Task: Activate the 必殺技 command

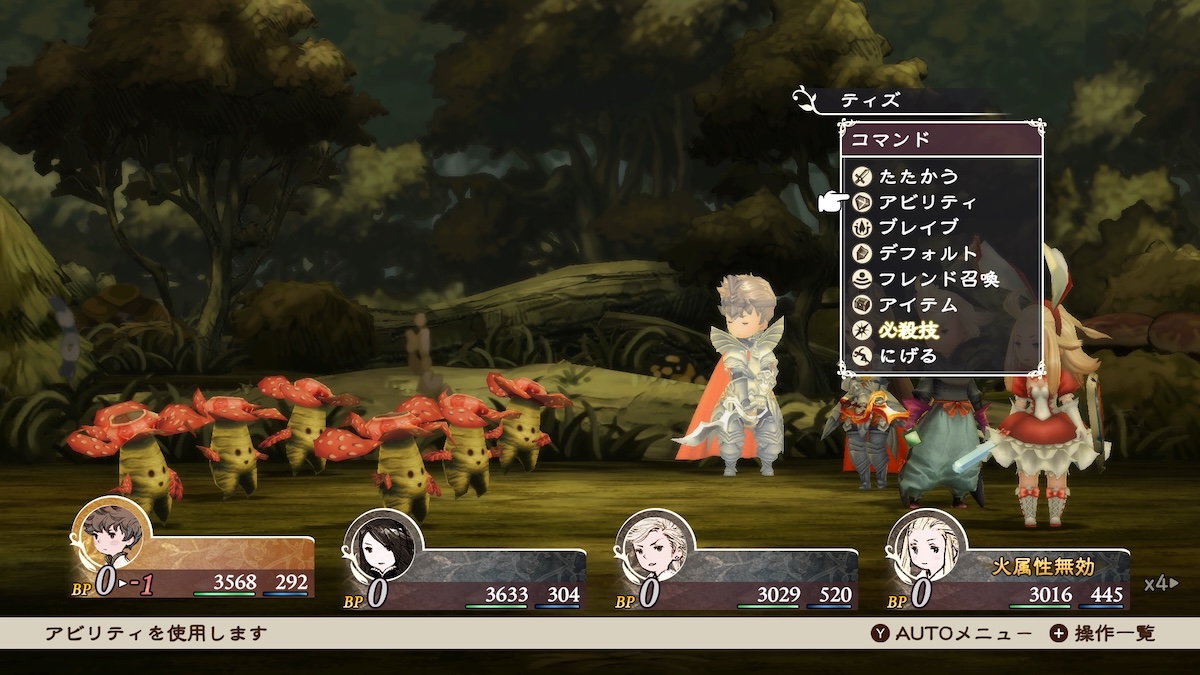Action: click(x=908, y=330)
